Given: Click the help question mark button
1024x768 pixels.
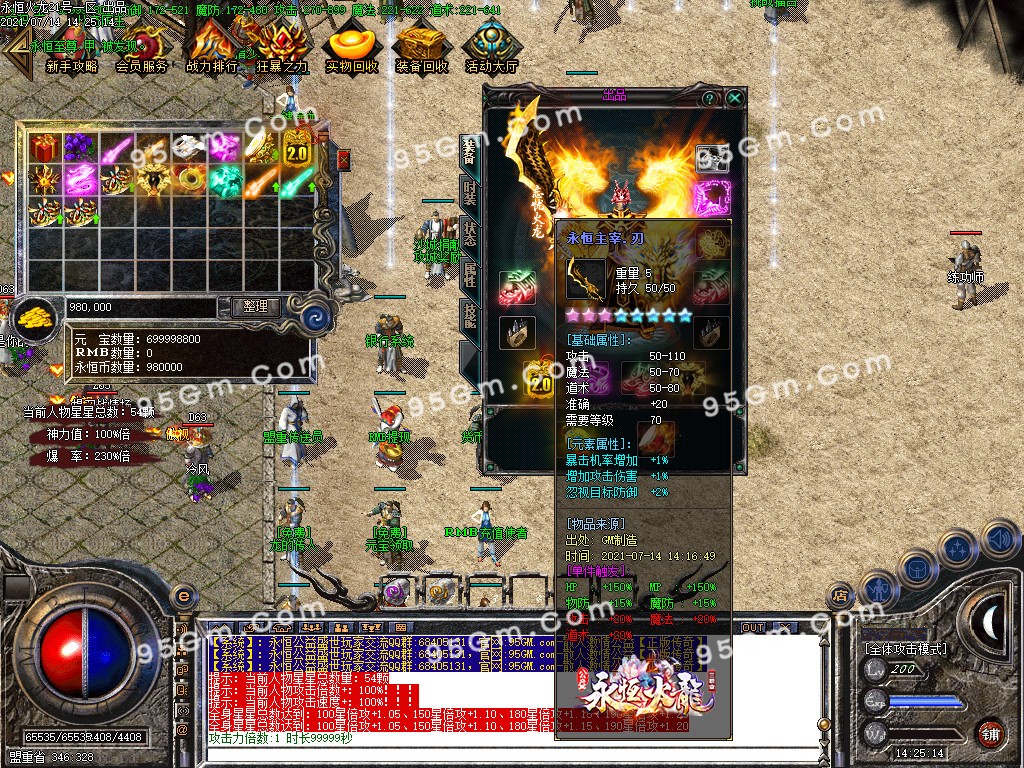Looking at the screenshot, I should pyautogui.click(x=709, y=98).
